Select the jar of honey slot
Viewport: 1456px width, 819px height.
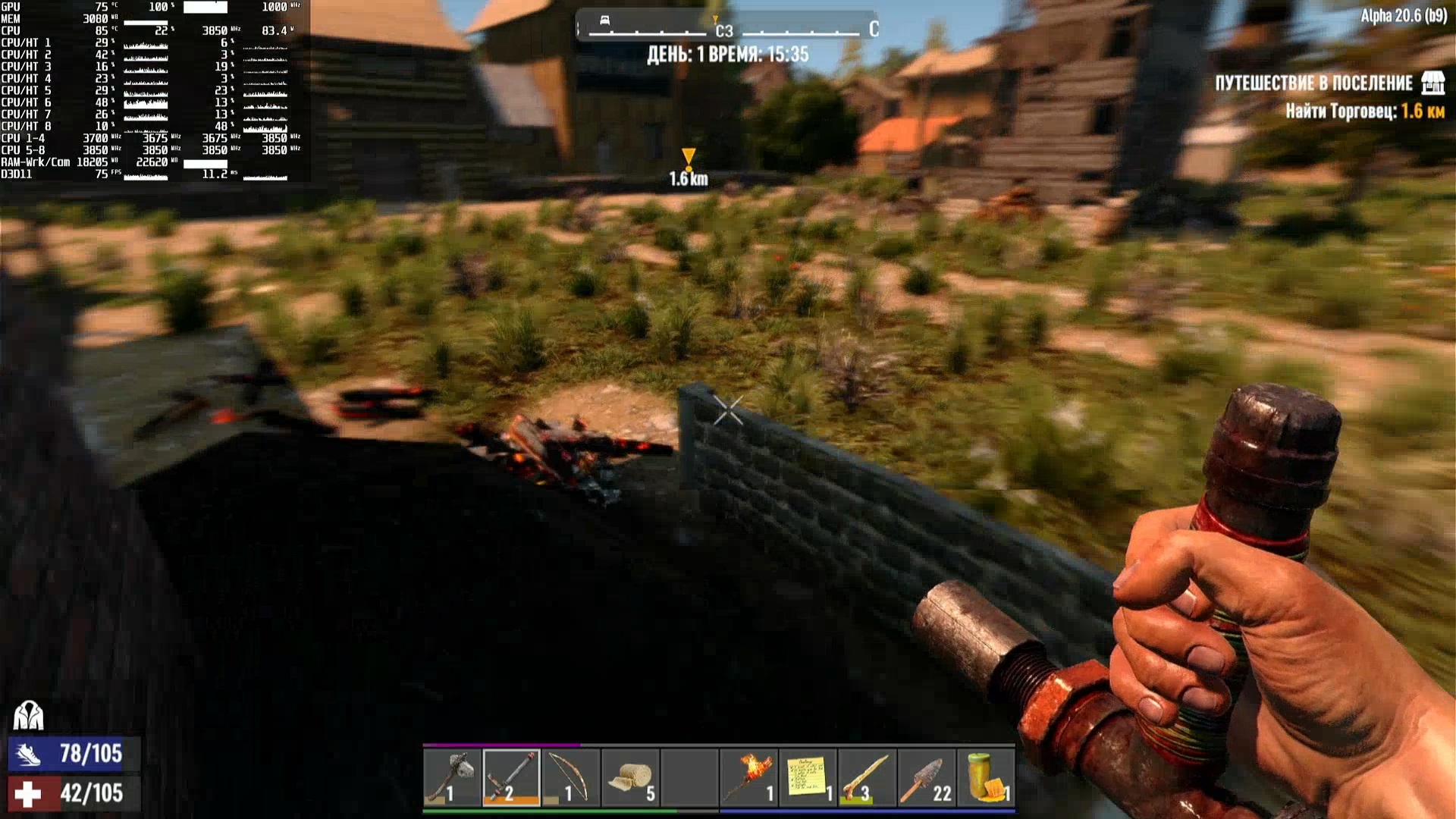point(986,777)
